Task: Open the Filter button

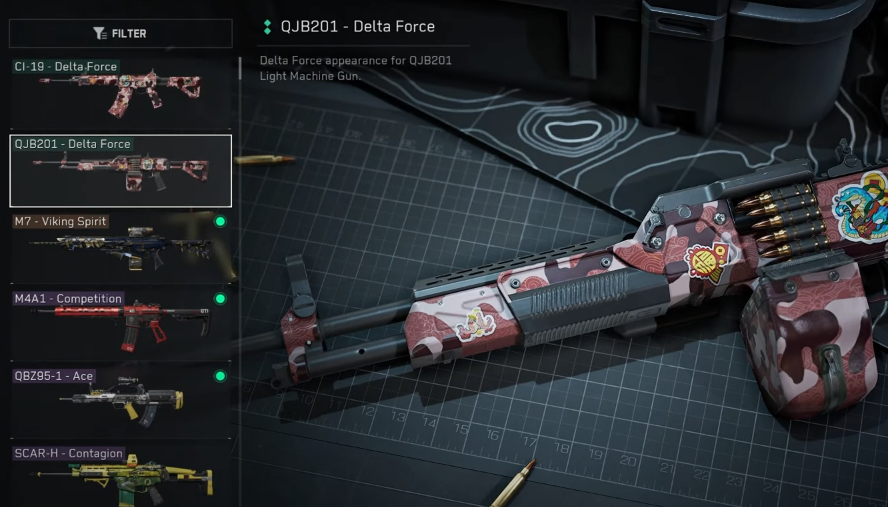Action: (x=120, y=34)
